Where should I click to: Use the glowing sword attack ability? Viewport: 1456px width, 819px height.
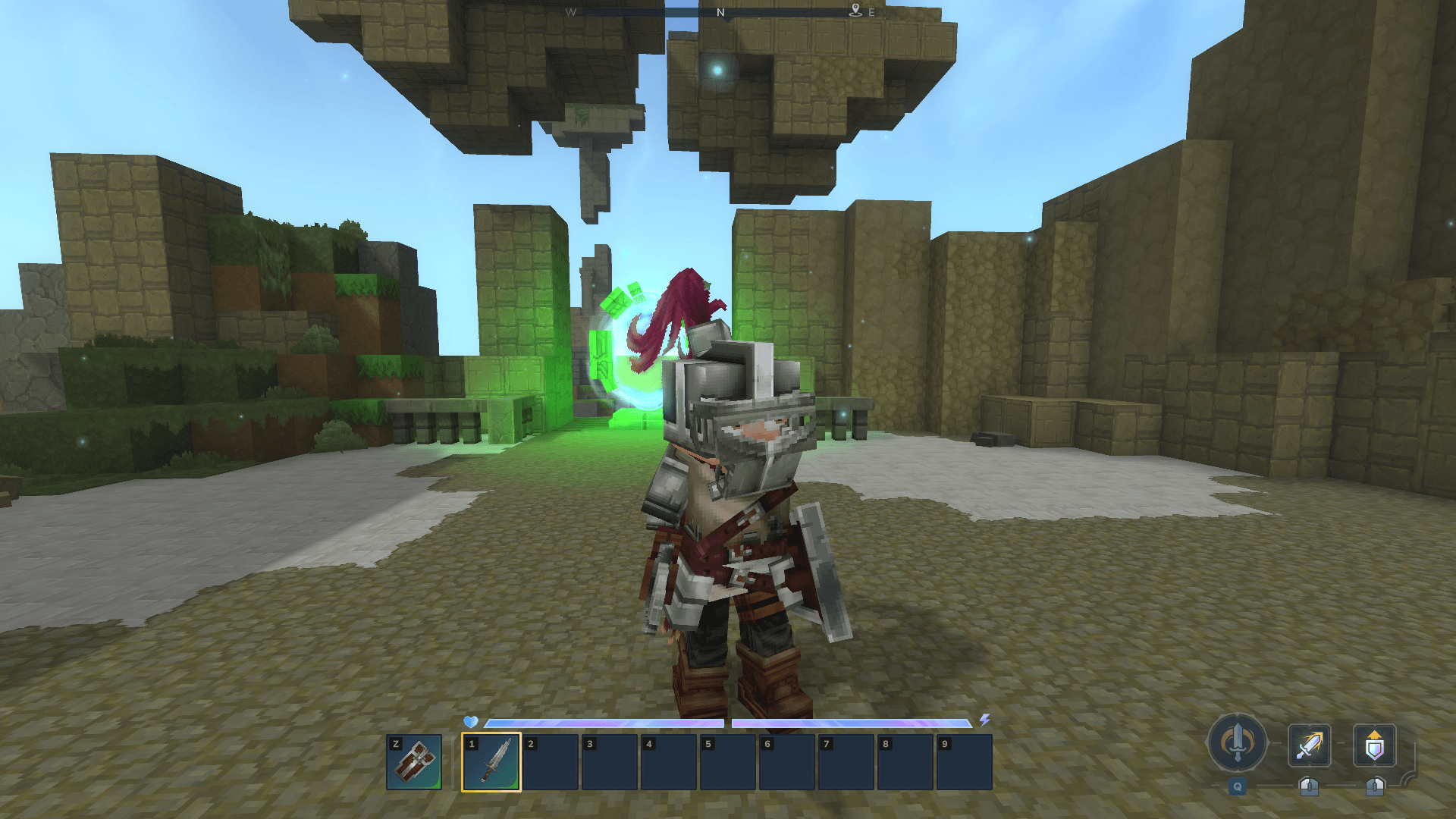[x=1309, y=745]
